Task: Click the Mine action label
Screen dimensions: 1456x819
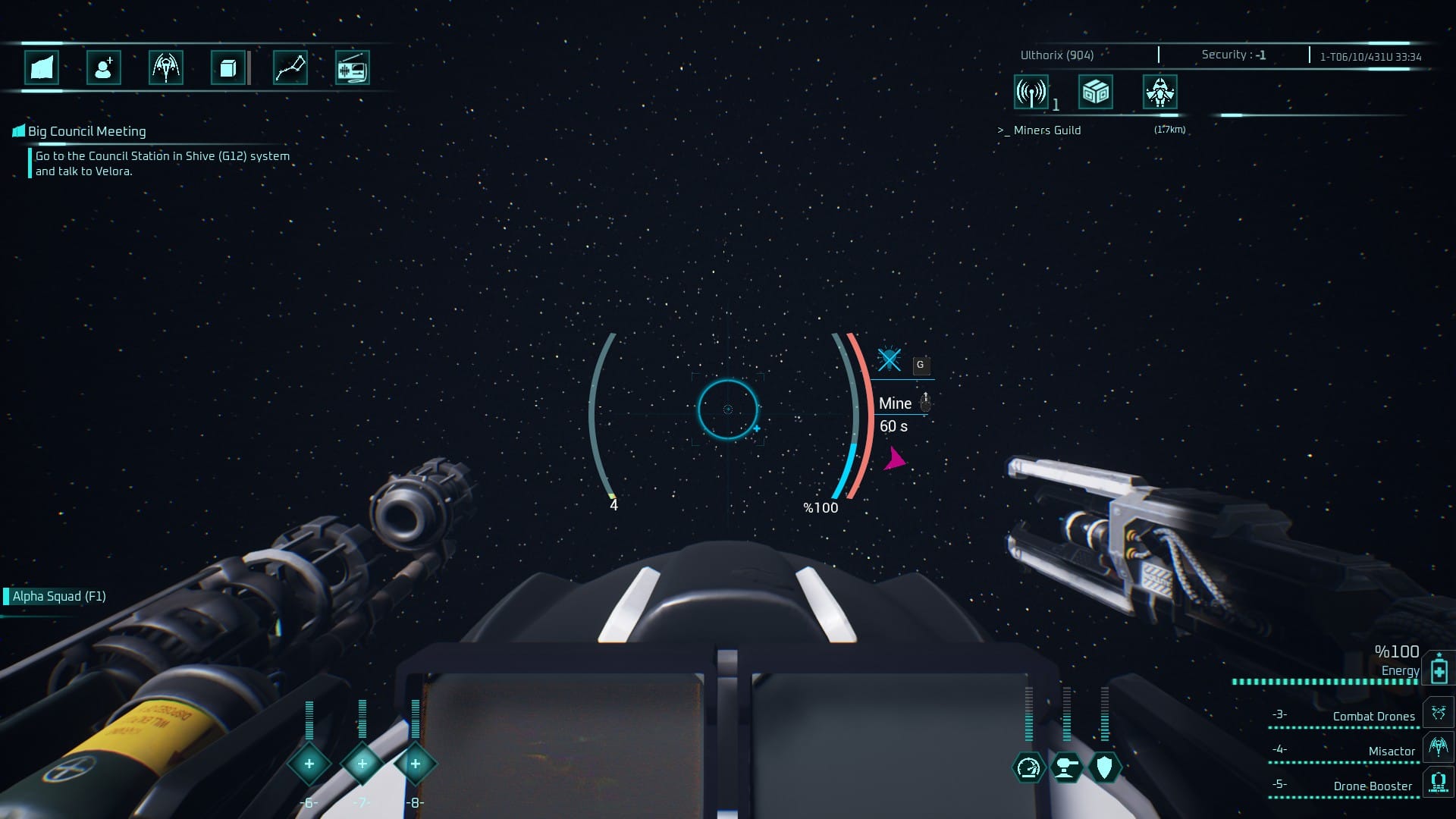Action: pyautogui.click(x=895, y=403)
